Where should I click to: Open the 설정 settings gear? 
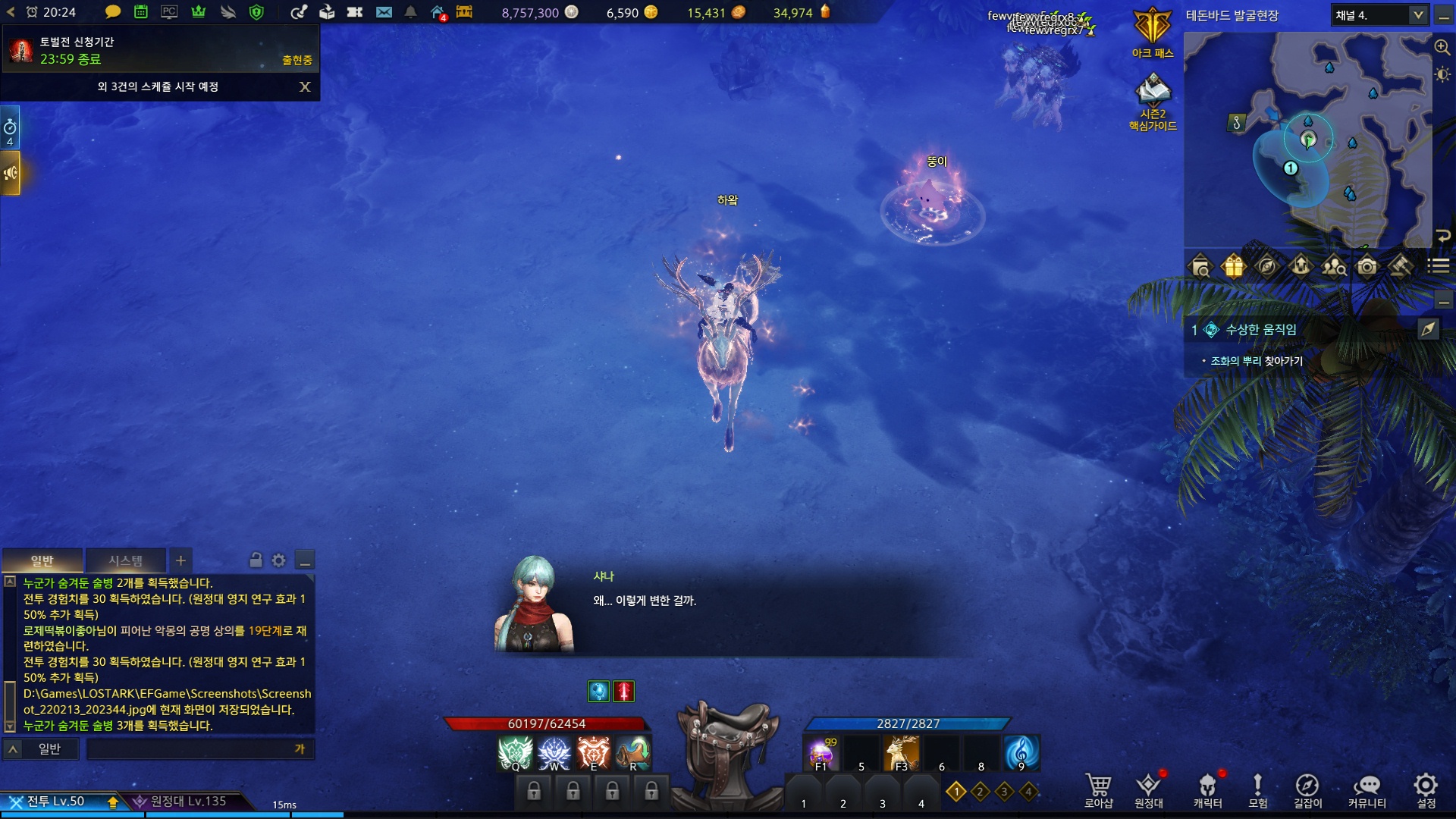pos(1426,789)
